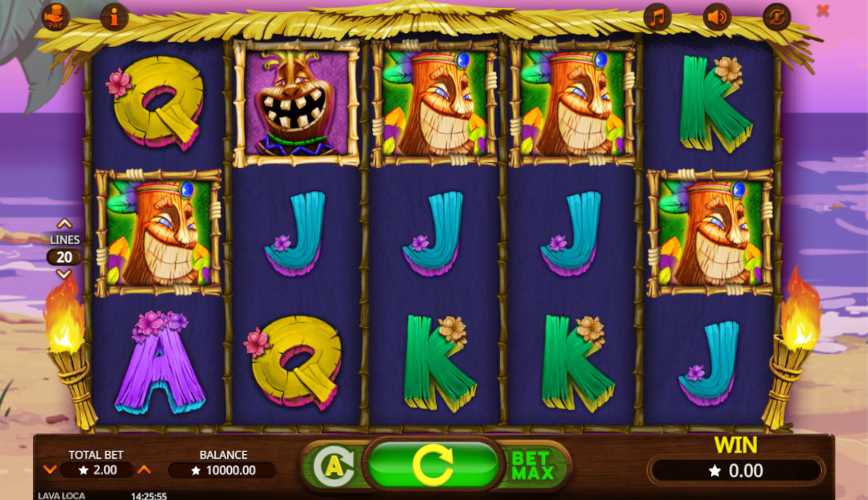Spin the reels with the green button

tap(433, 465)
